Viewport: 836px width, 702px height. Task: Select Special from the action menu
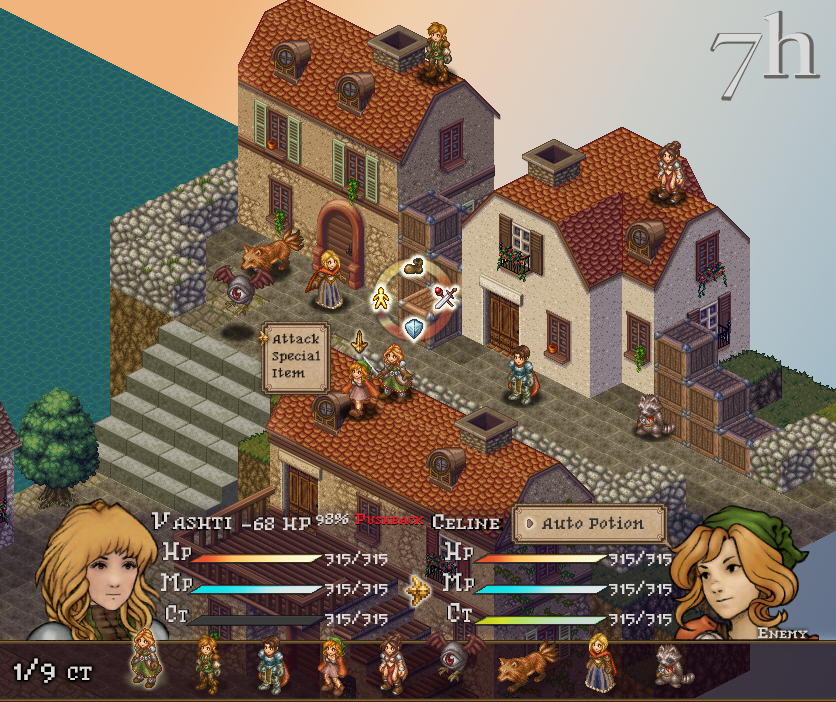296,357
